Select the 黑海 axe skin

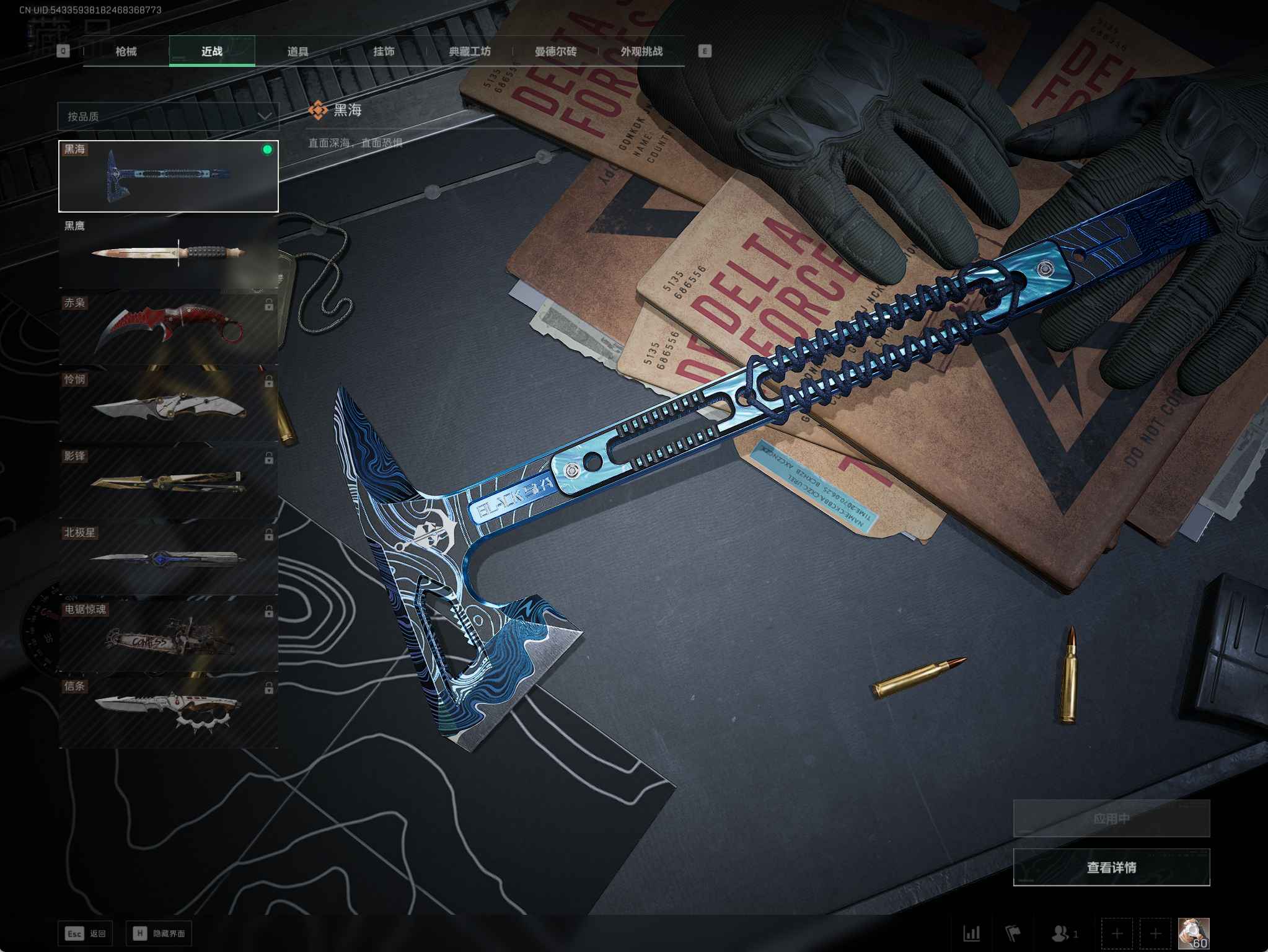(x=169, y=176)
